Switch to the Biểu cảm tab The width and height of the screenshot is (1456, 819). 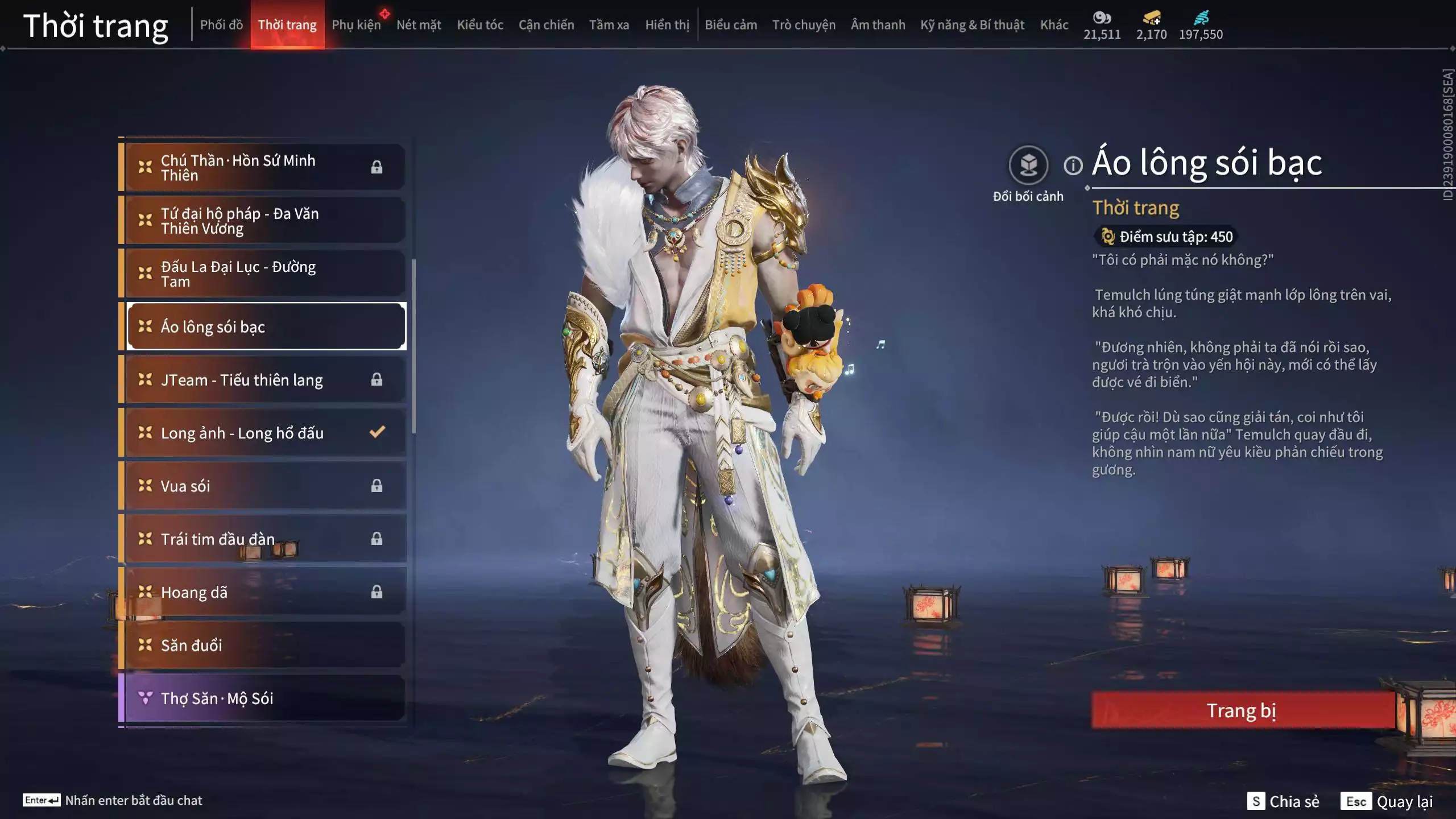coord(731,25)
